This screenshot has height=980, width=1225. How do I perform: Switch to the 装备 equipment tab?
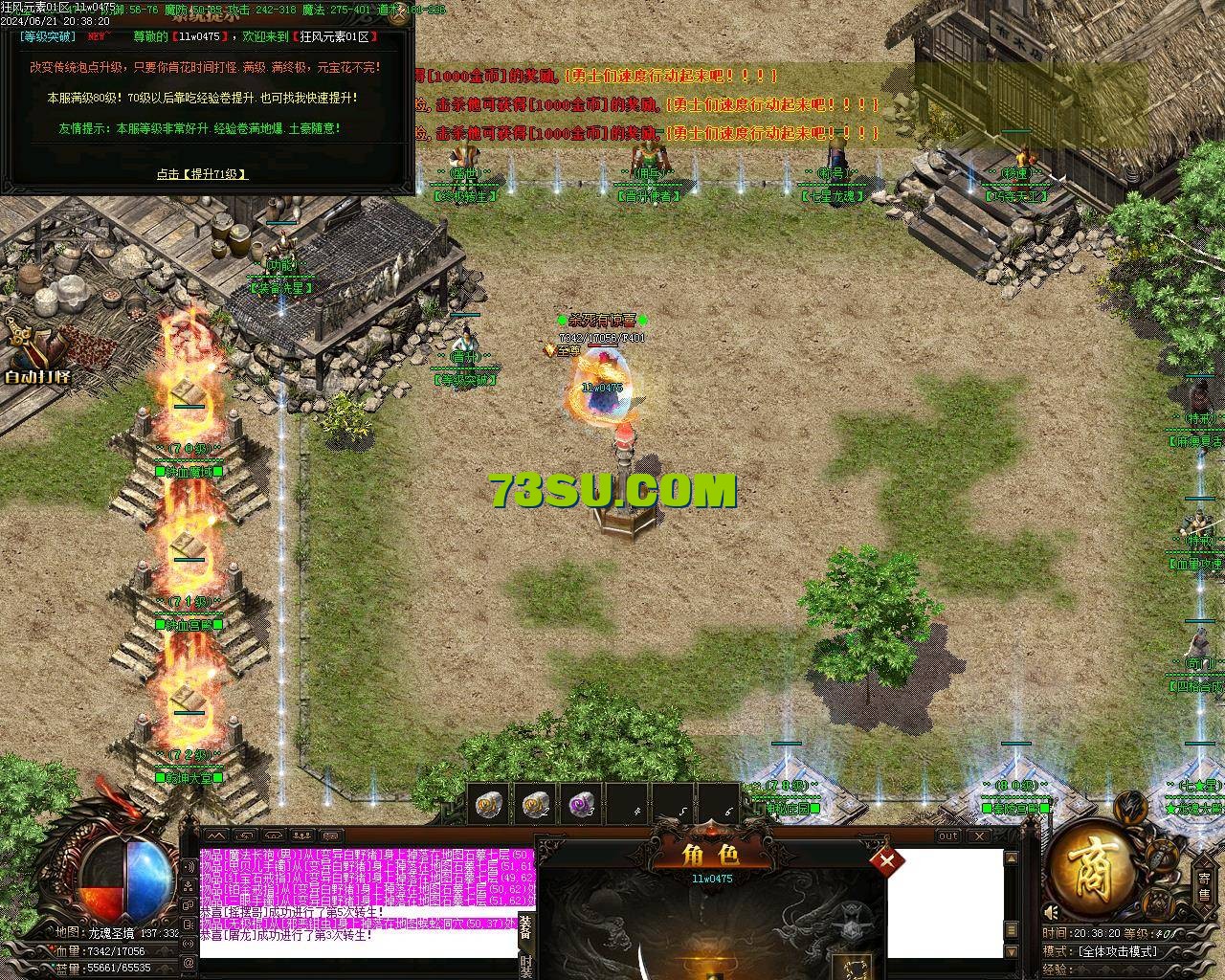[525, 926]
